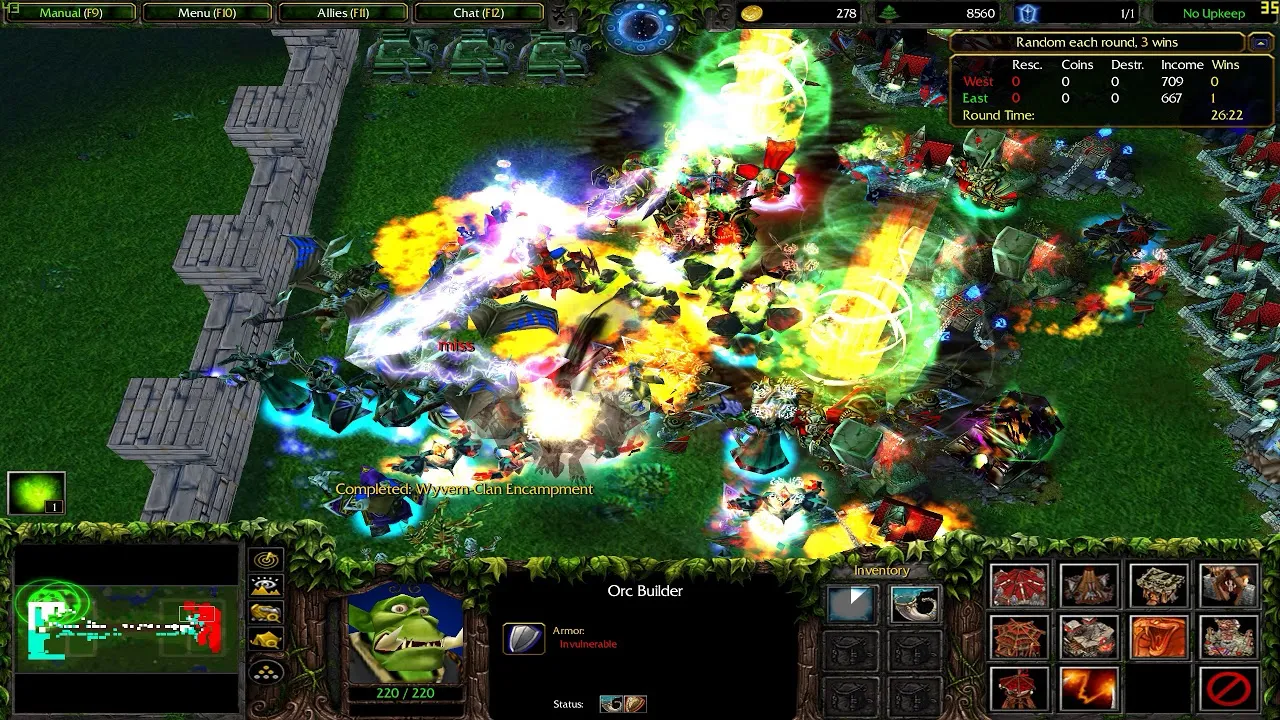Toggle terrain visibility on the minimap
The image size is (1280, 720).
pos(265,583)
